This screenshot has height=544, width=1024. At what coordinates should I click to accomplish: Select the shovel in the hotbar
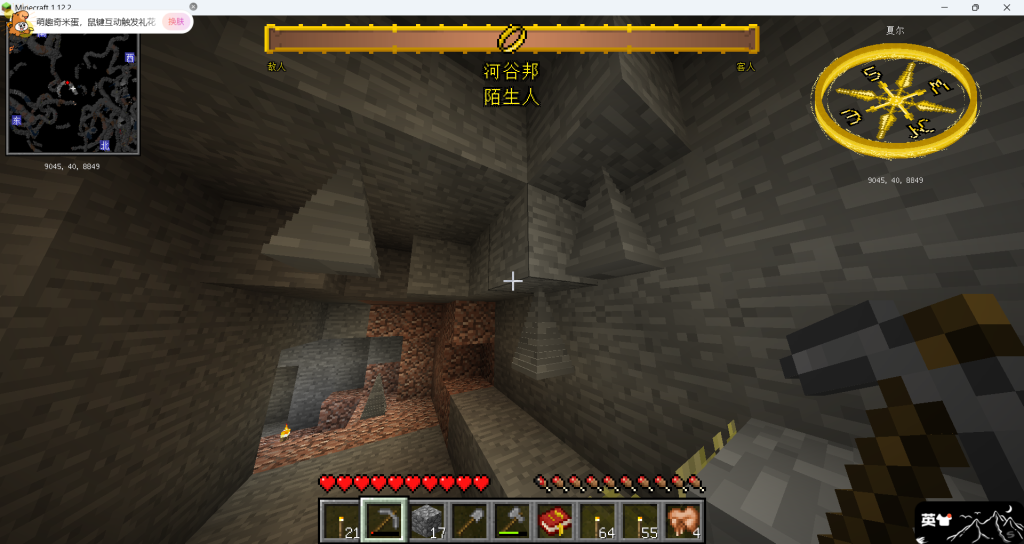469,520
